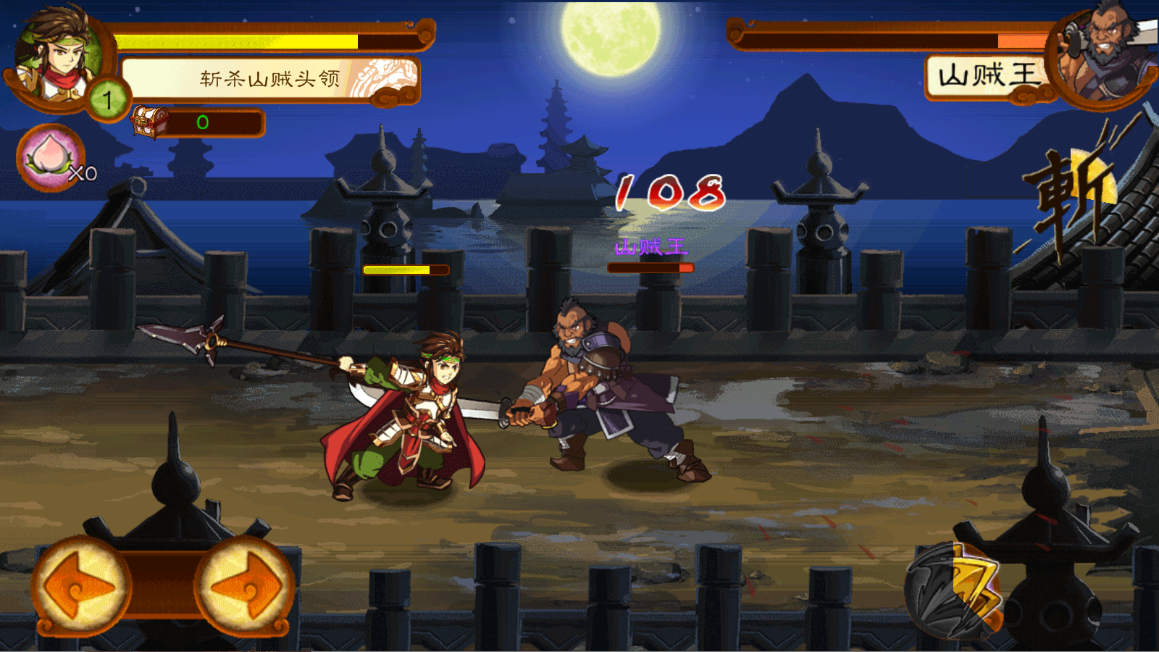
Task: Open the 斩杀山贼头领 quest banner
Action: (x=270, y=80)
